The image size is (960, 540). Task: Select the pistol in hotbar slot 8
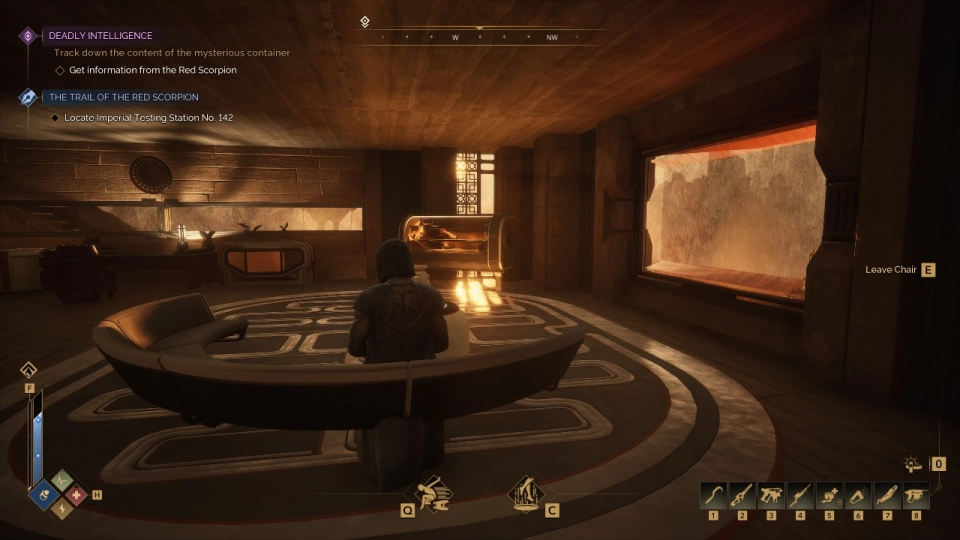point(916,494)
